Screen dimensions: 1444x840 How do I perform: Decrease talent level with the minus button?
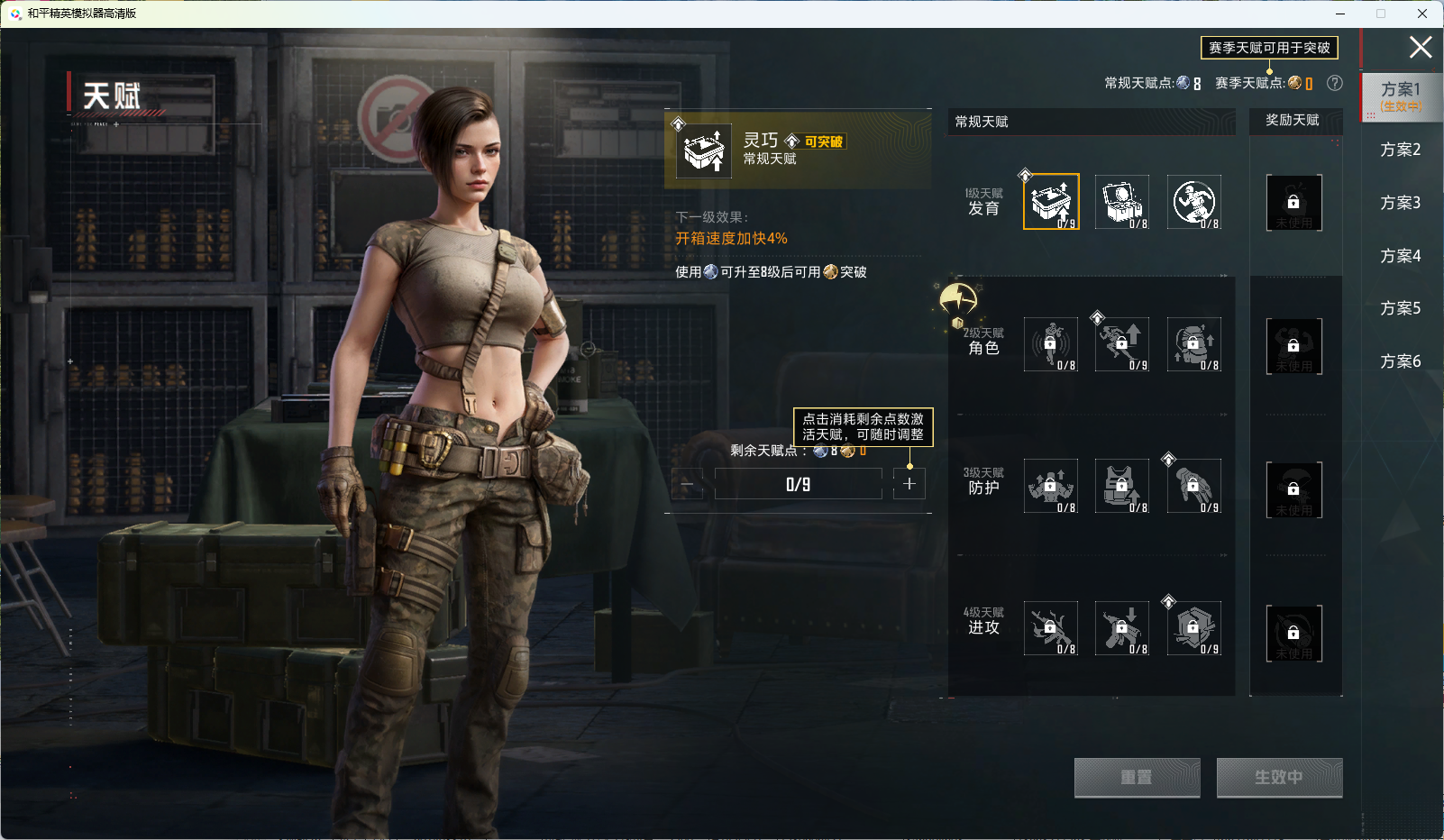687,484
